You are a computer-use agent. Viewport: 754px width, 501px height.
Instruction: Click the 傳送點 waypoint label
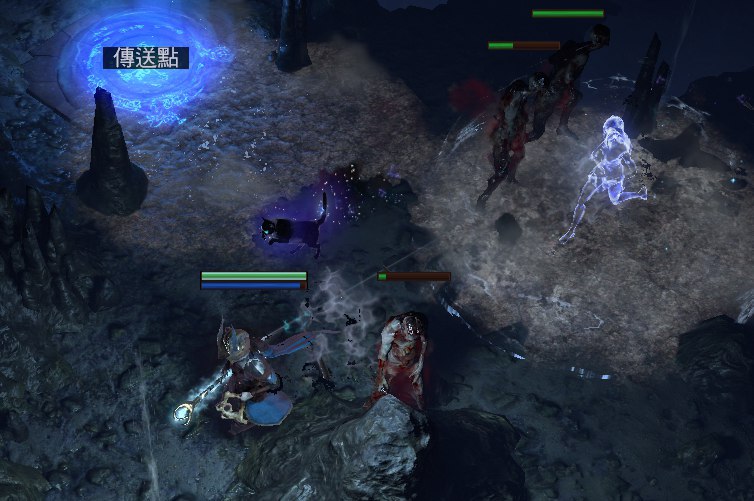pos(145,58)
